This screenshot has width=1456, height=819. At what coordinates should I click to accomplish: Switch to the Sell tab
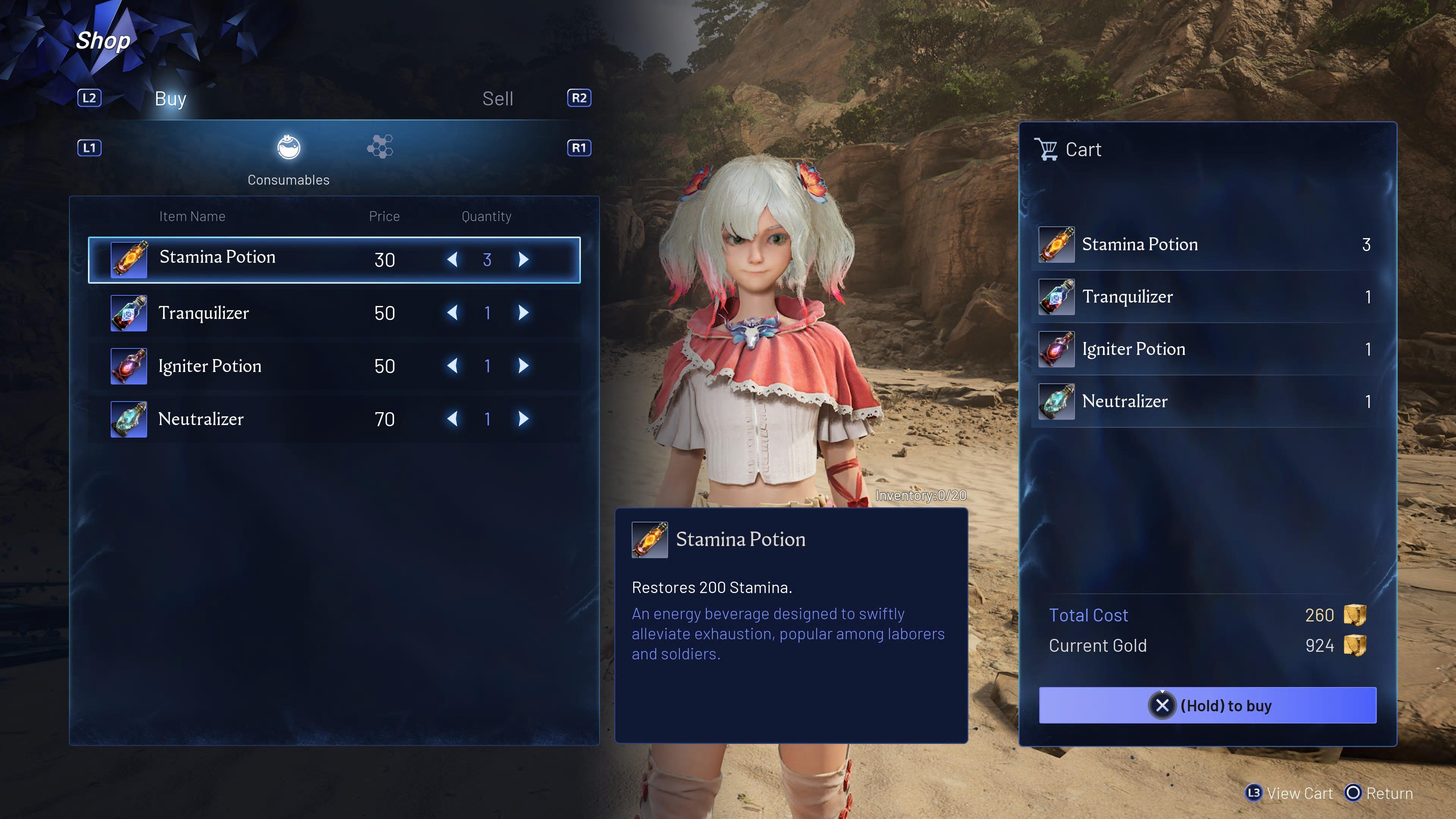click(x=497, y=99)
